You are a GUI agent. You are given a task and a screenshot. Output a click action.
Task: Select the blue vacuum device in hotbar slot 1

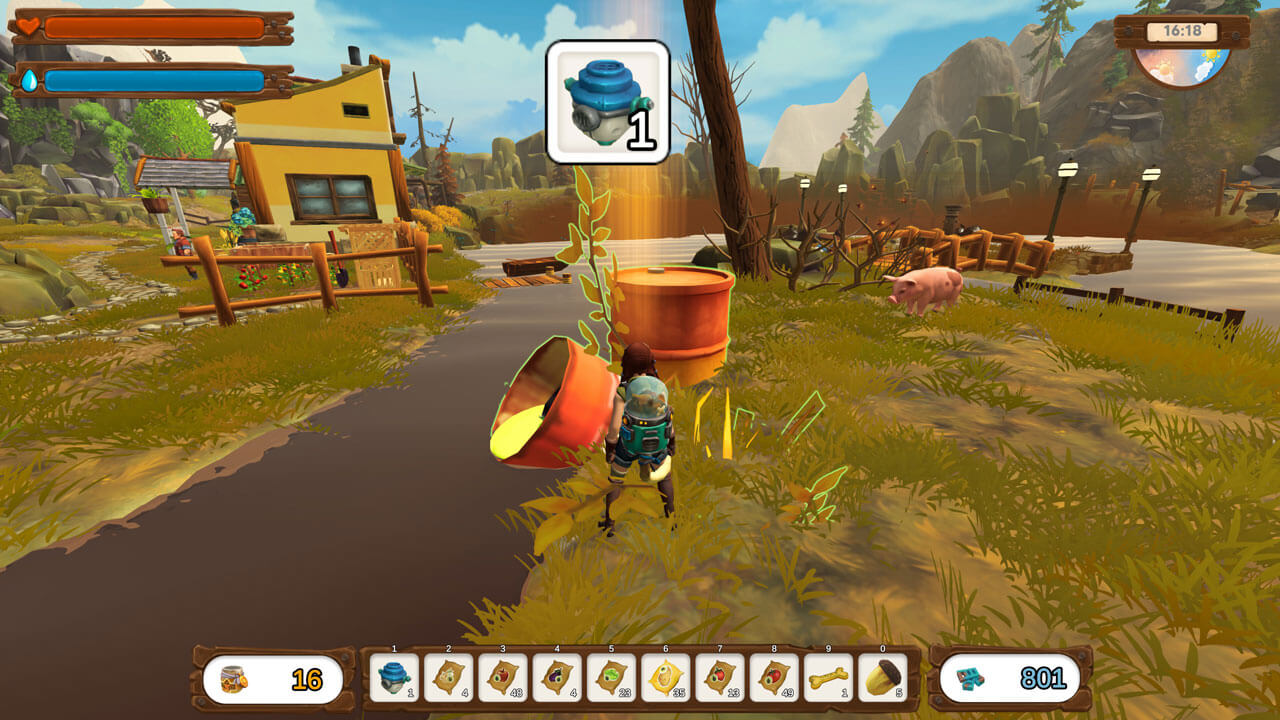pos(395,678)
